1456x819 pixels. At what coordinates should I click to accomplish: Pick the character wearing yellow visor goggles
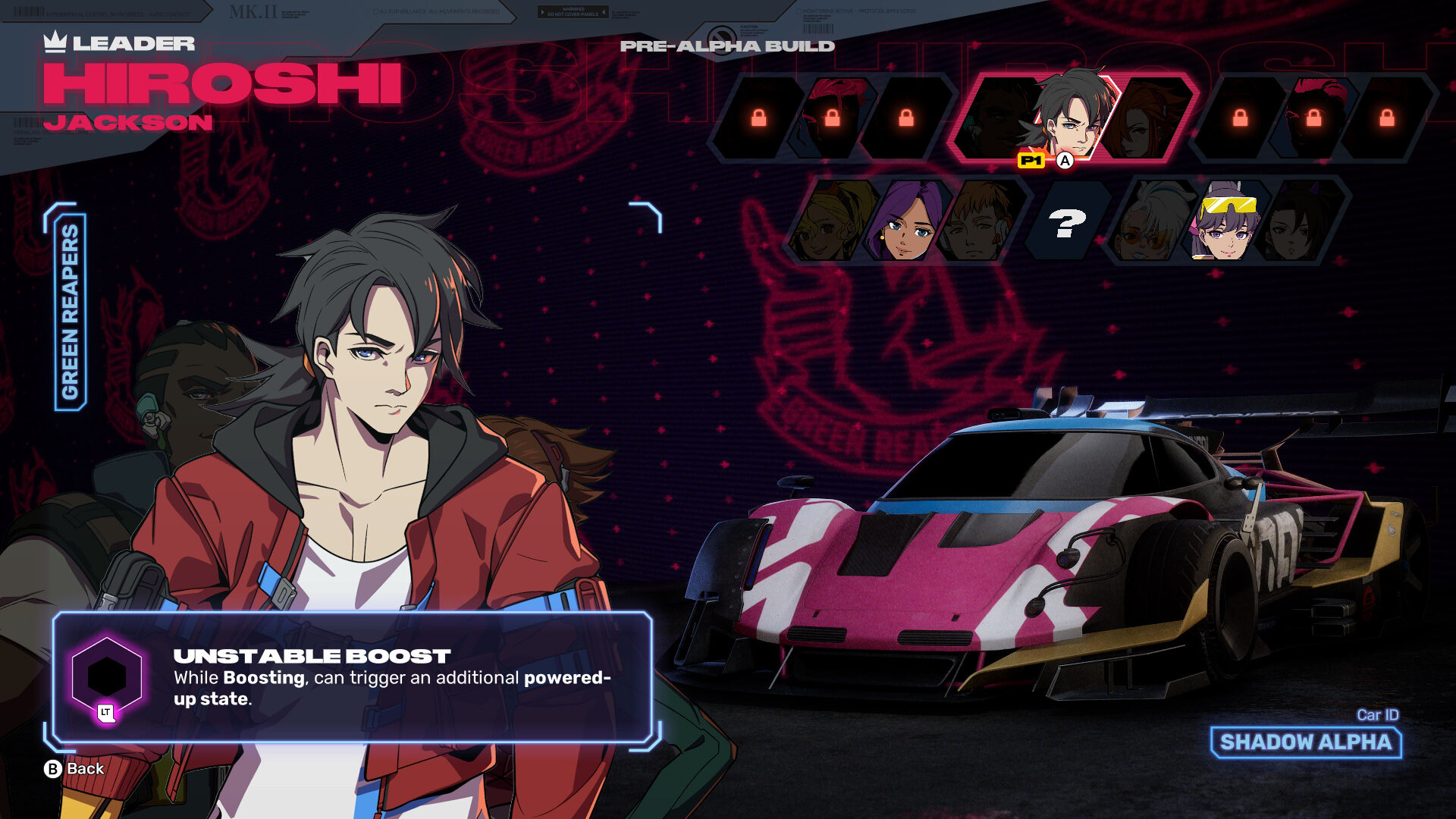click(1225, 223)
